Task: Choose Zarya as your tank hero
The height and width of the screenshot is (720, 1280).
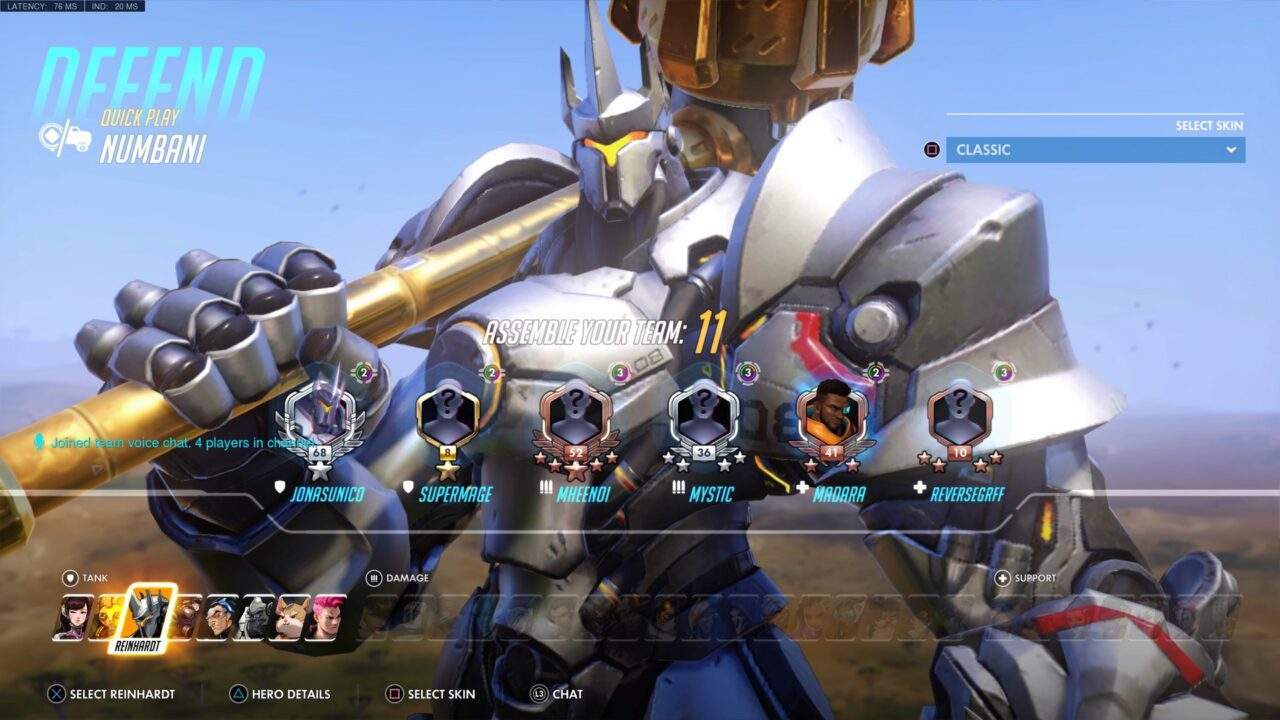Action: coord(328,612)
